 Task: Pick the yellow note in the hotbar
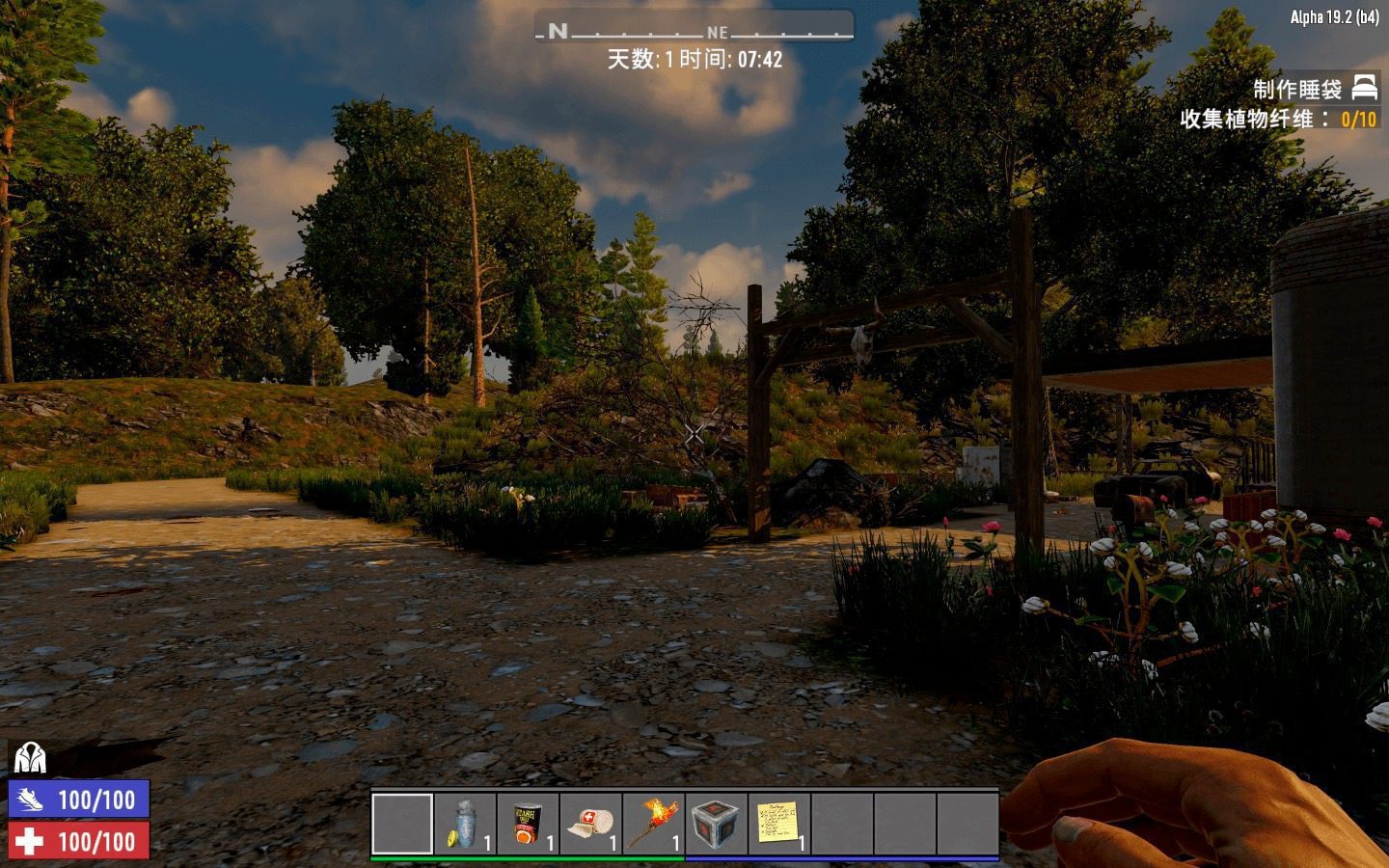[778, 824]
